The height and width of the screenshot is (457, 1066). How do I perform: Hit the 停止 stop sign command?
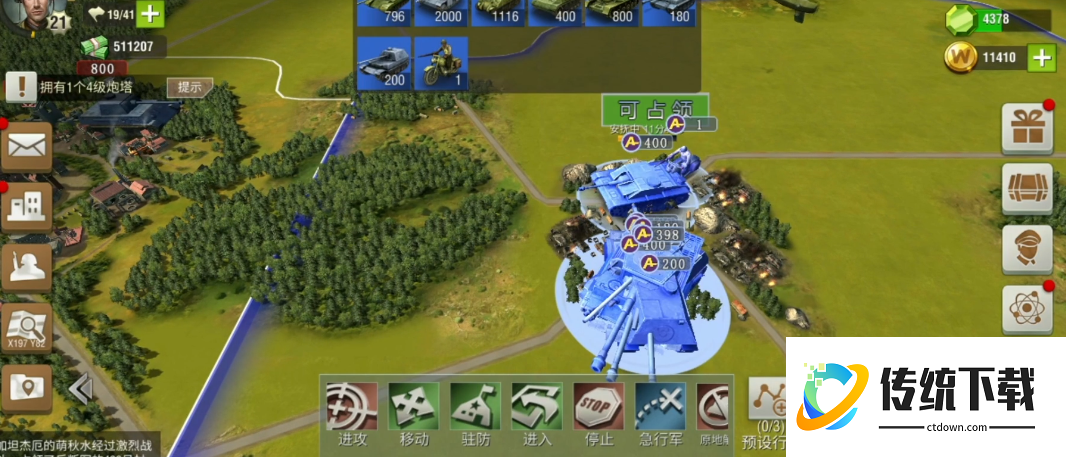pyautogui.click(x=599, y=408)
